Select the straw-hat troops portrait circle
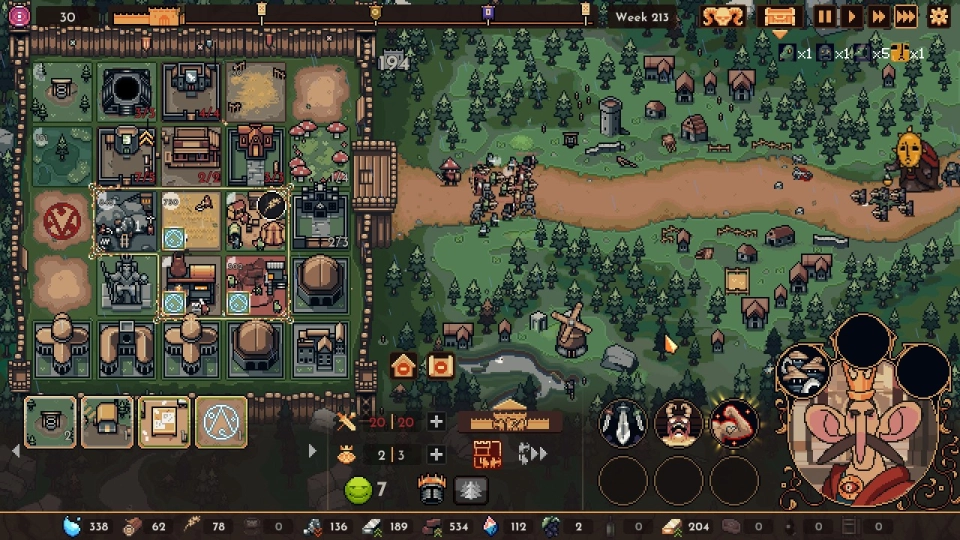 tap(803, 369)
